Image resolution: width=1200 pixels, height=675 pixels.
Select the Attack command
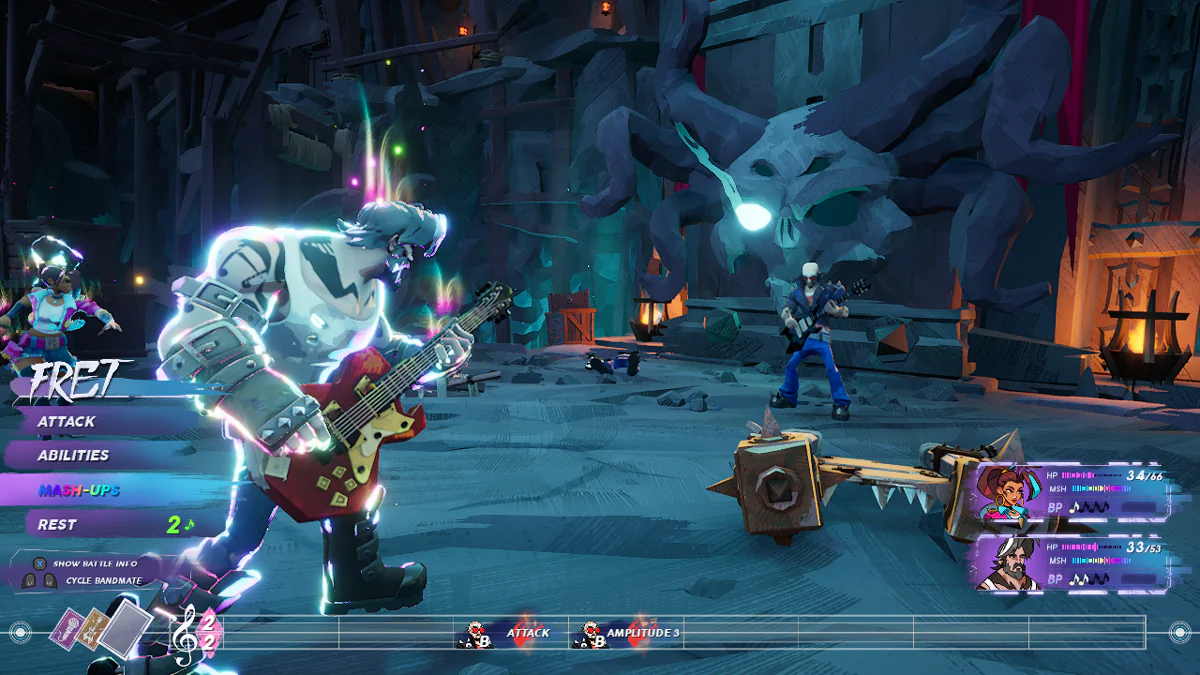pyautogui.click(x=68, y=422)
